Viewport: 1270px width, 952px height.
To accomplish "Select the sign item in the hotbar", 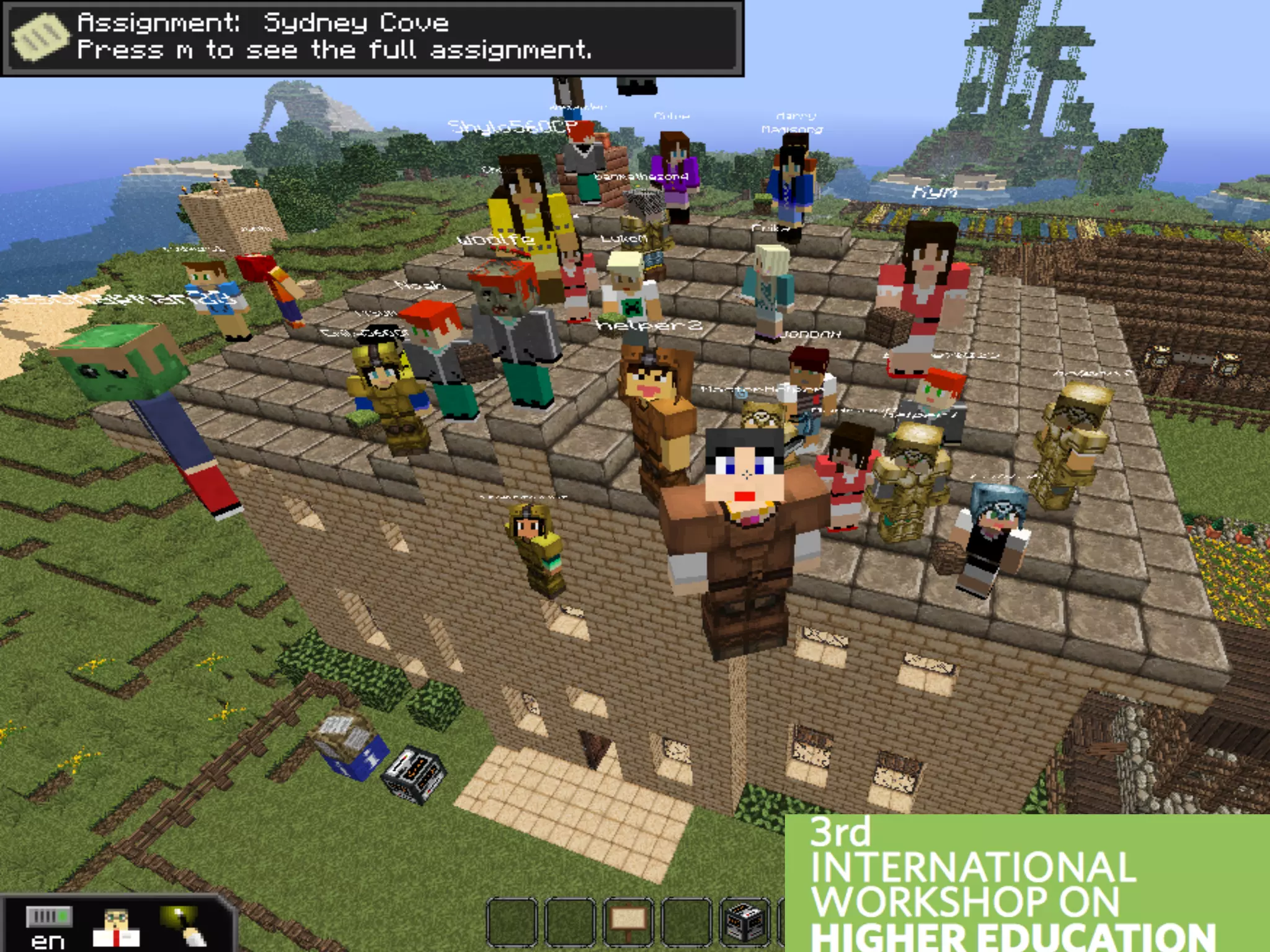I will click(628, 920).
